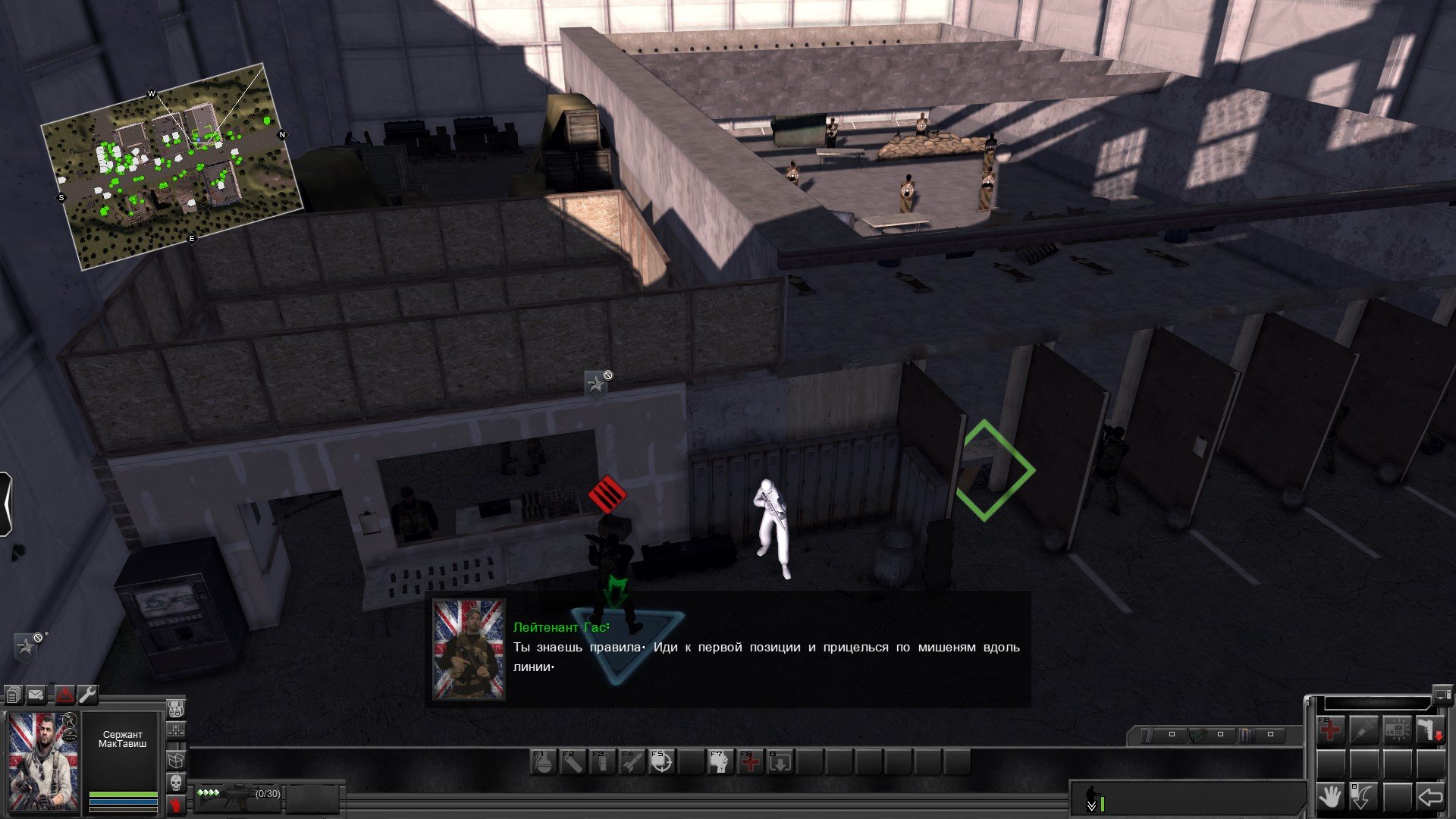Activate the red cross heal command
Viewport: 1456px width, 819px height.
pos(1330,731)
